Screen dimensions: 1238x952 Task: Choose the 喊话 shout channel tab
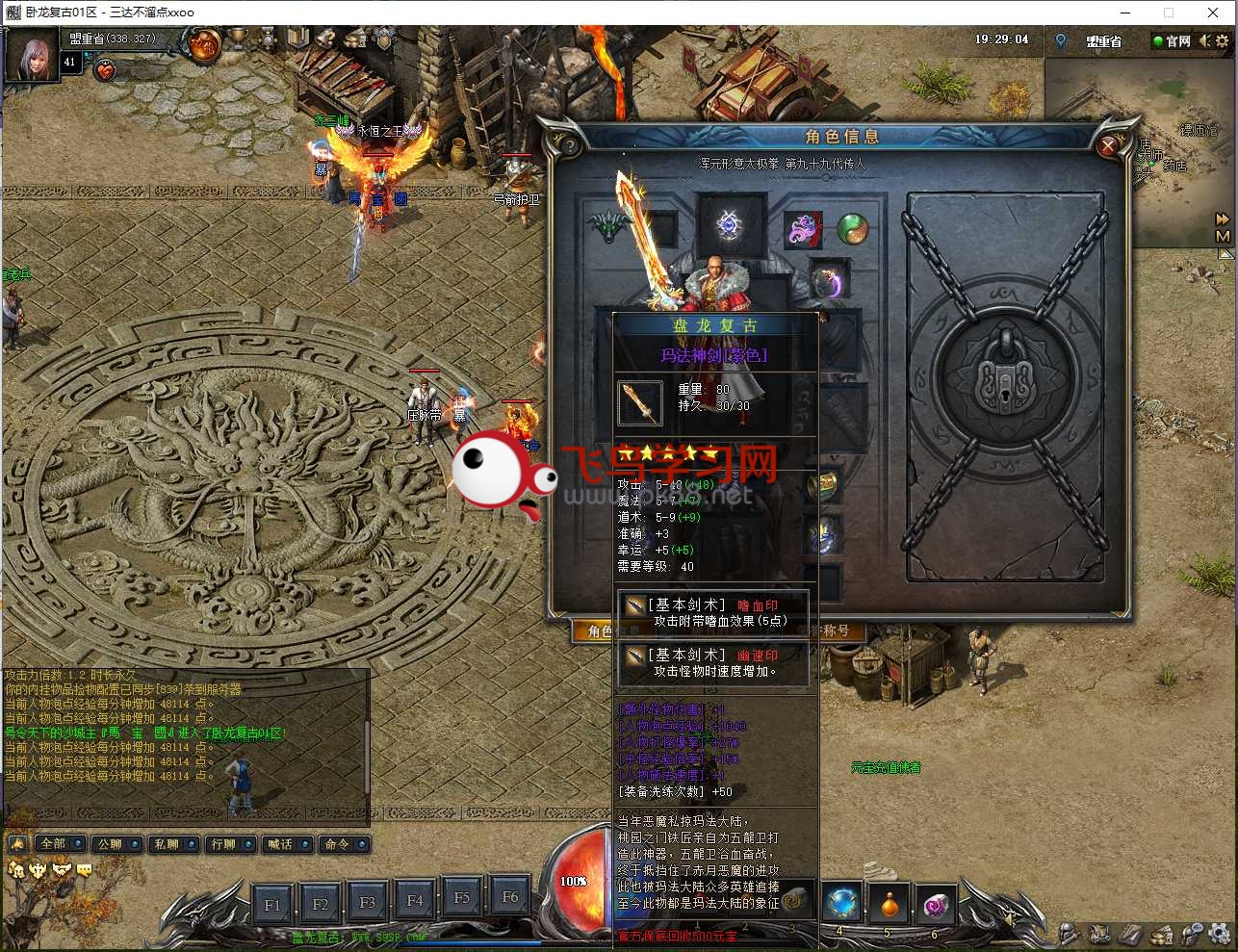[x=287, y=844]
